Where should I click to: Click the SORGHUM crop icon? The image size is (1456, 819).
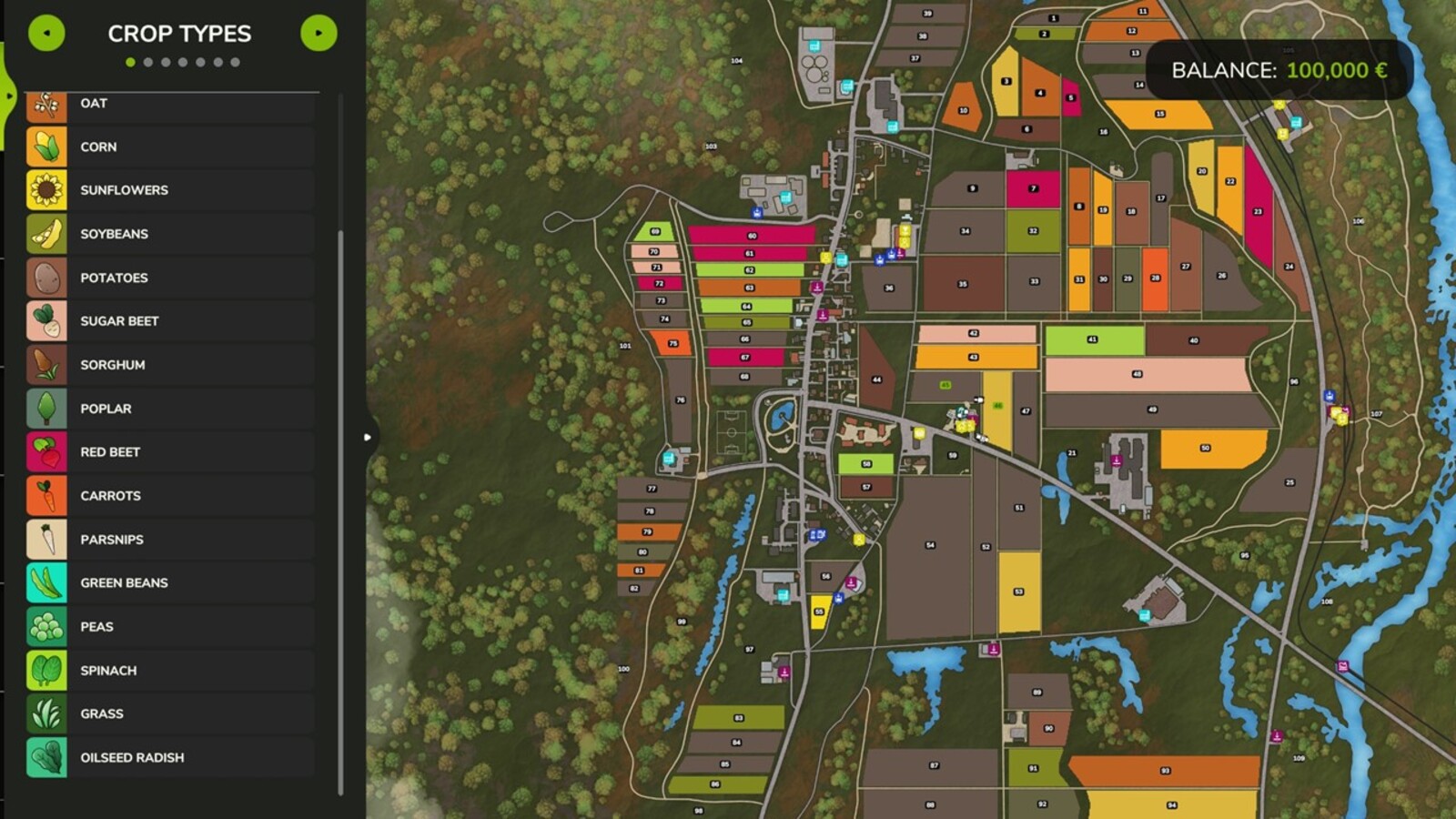pyautogui.click(x=46, y=364)
